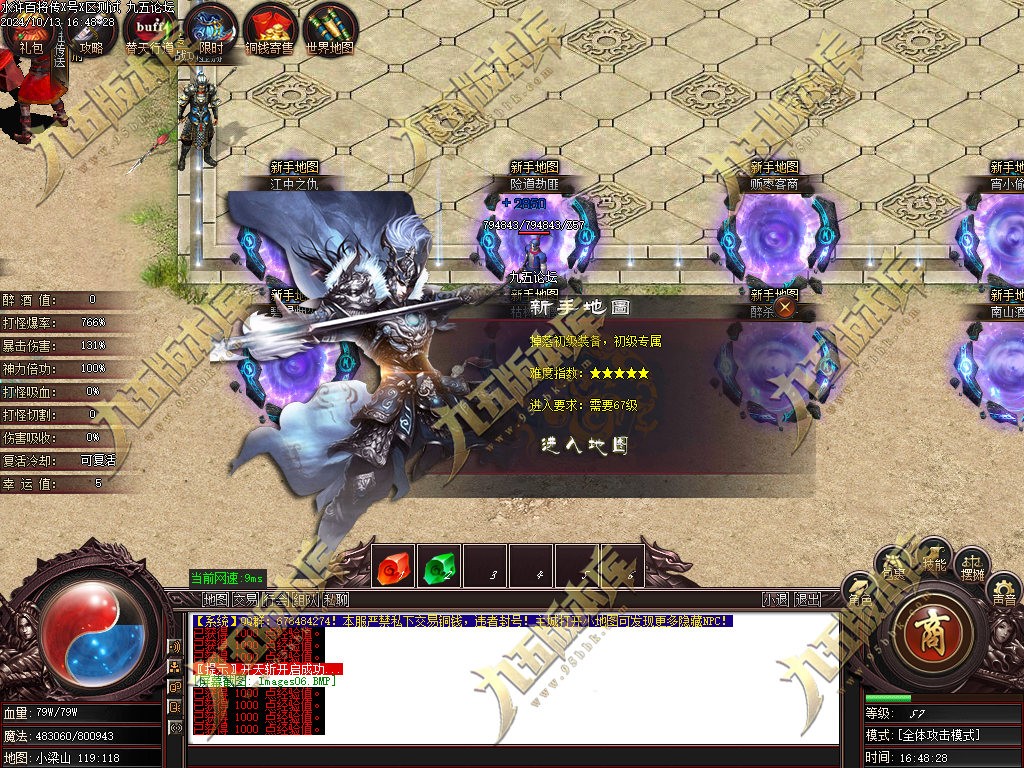Image resolution: width=1024 pixels, height=768 pixels.
Task: Open the 私聊 private chat button
Action: click(x=335, y=600)
